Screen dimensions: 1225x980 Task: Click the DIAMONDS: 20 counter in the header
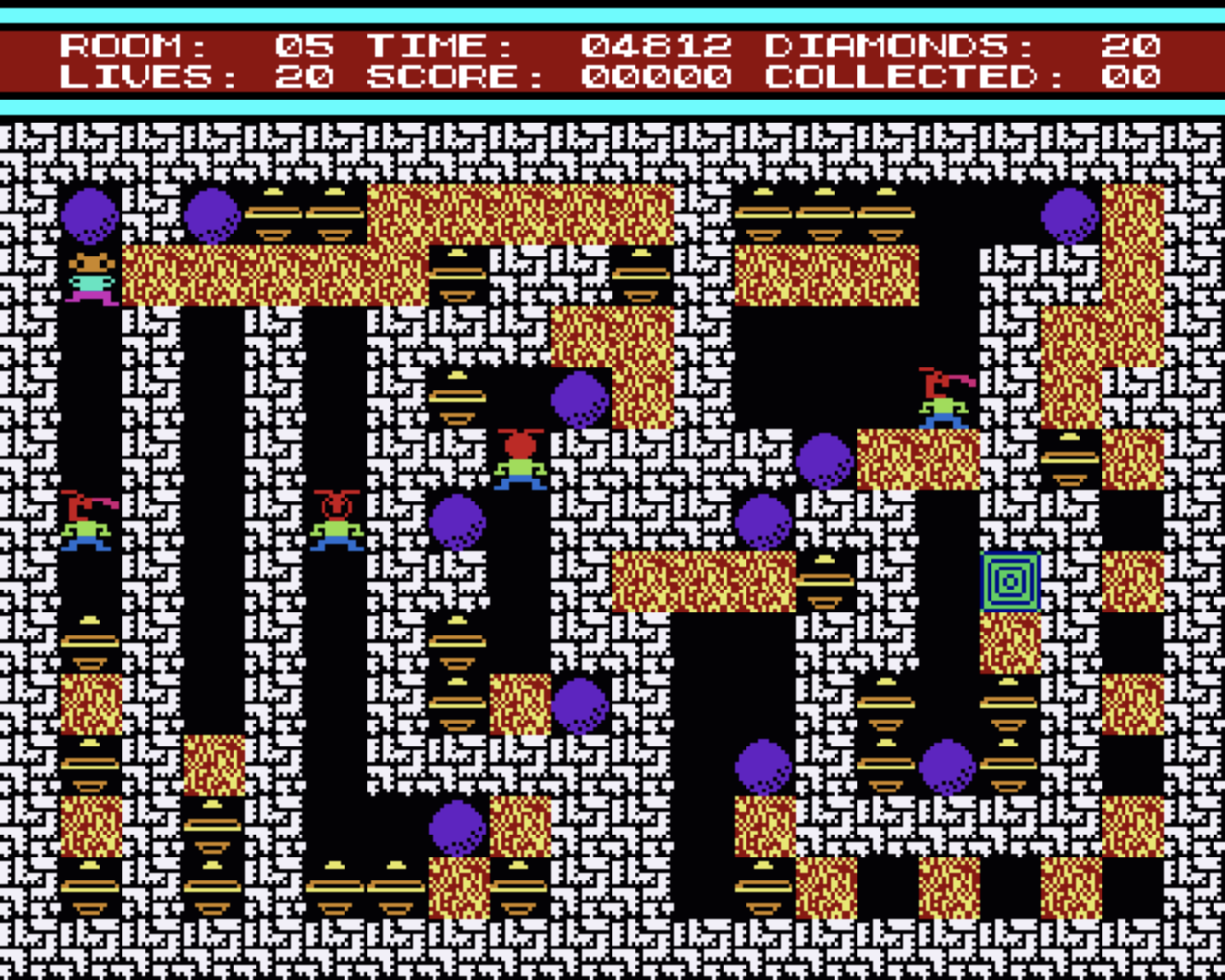(x=957, y=45)
